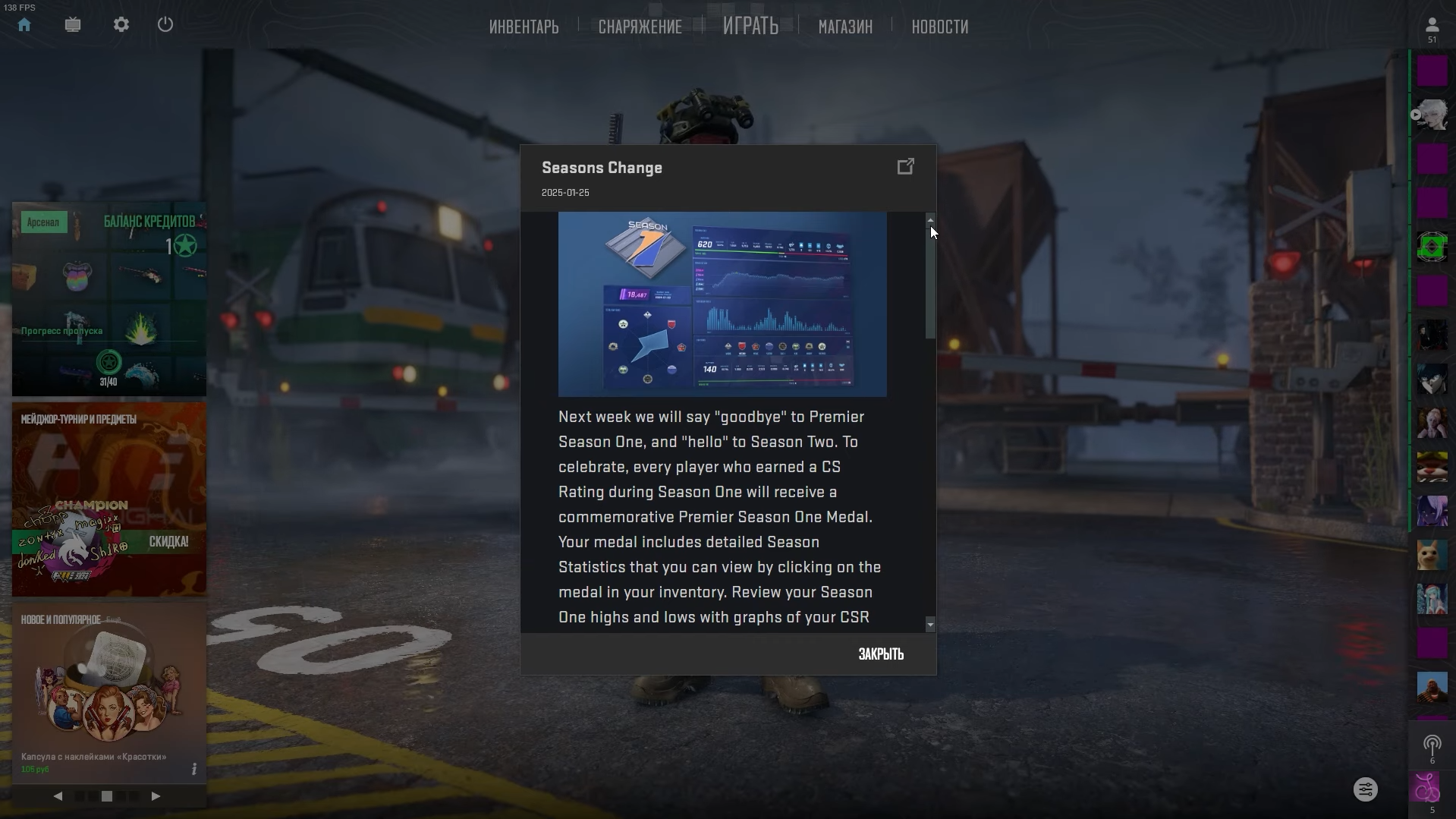1456x819 pixels.
Task: Open the Арсенал credits balance panel
Action: pos(109,298)
